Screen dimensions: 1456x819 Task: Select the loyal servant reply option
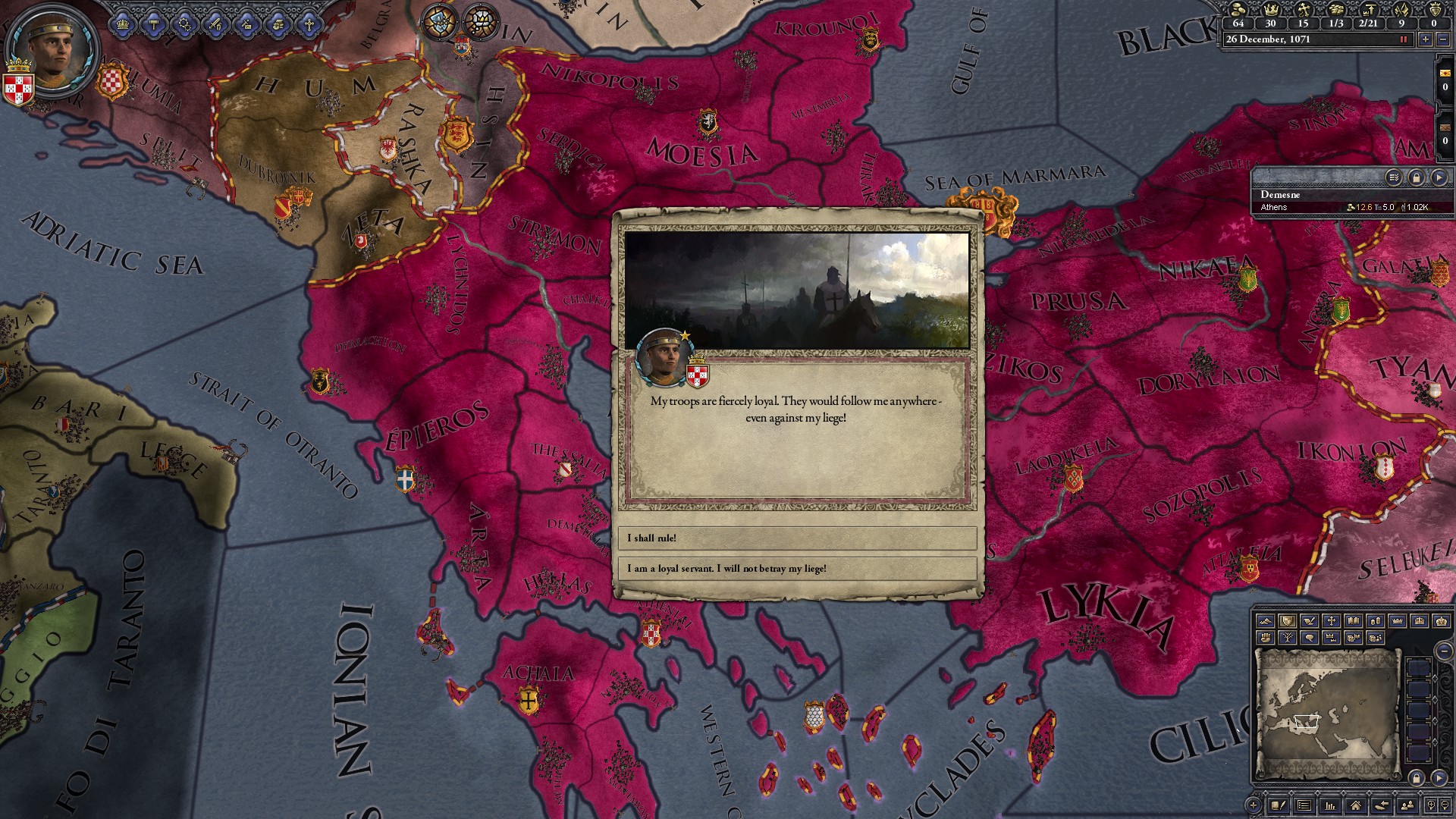tap(796, 569)
